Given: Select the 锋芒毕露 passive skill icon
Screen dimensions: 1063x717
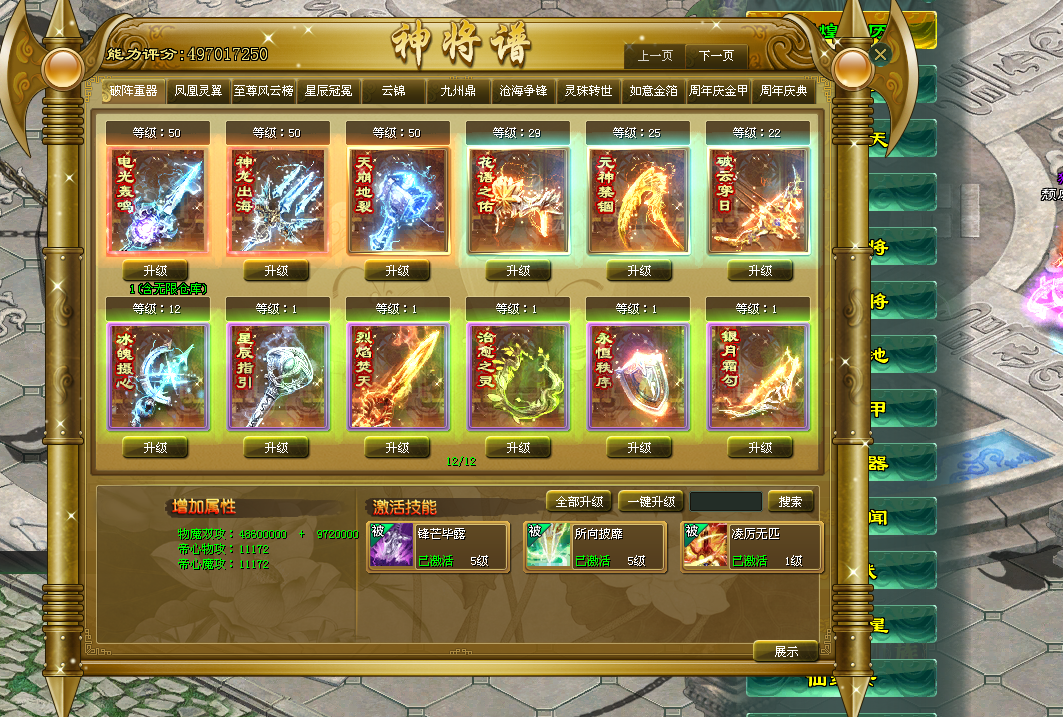Looking at the screenshot, I should pos(391,546).
